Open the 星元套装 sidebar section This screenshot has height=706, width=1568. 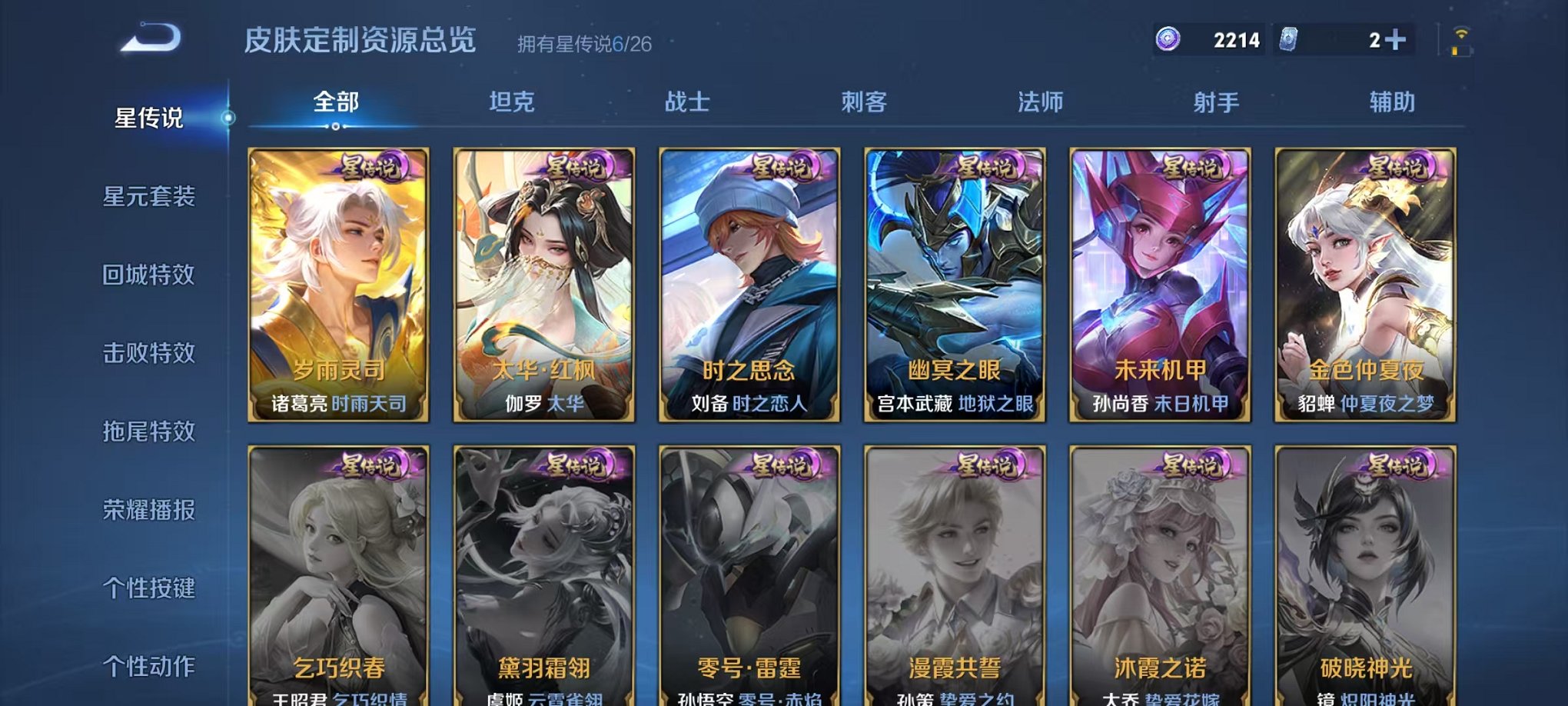click(x=149, y=198)
